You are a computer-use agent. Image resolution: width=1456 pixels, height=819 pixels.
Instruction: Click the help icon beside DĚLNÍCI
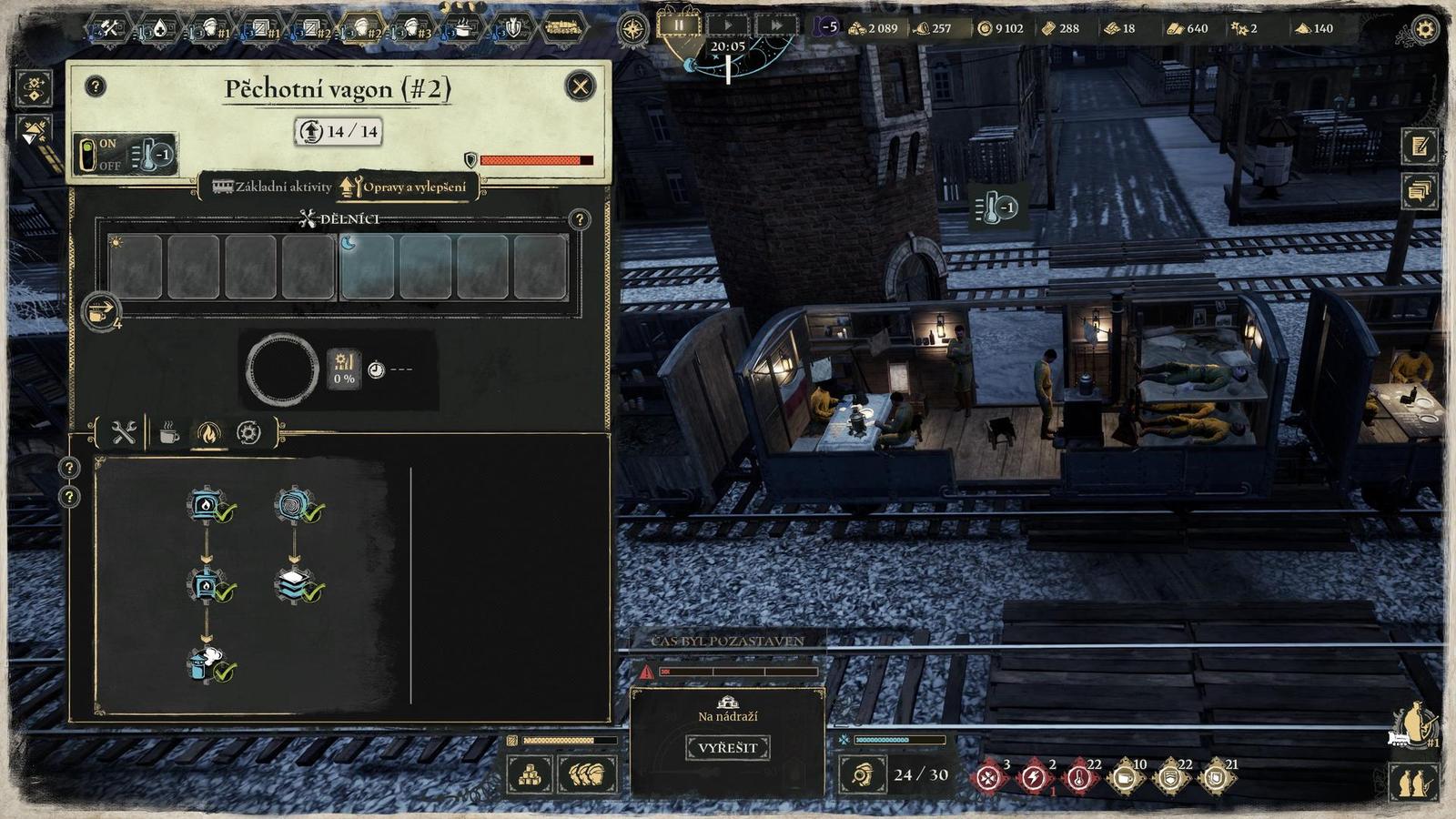coord(579,219)
